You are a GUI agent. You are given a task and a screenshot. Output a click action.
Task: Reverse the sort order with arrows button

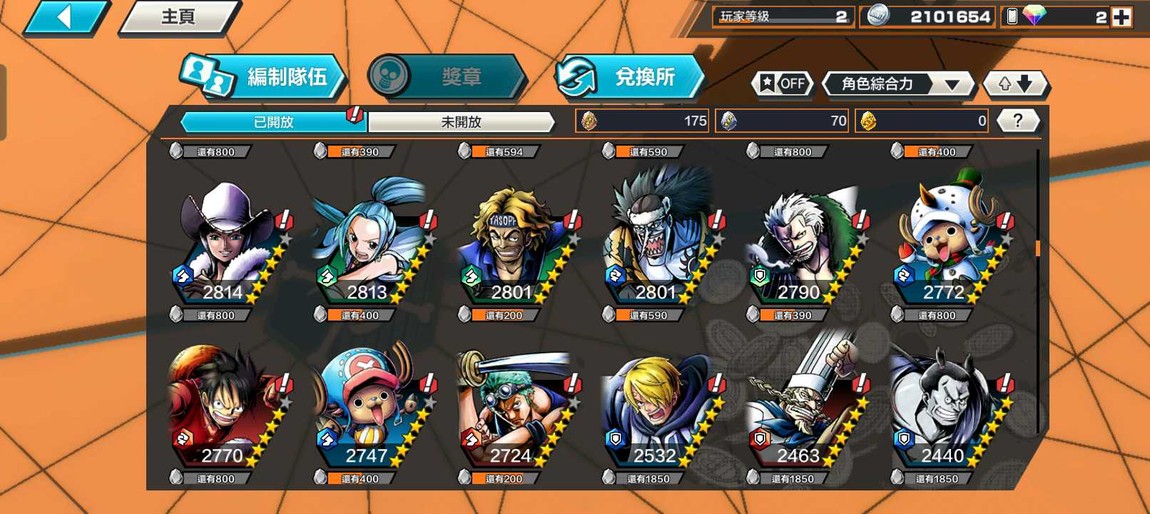pos(1014,84)
